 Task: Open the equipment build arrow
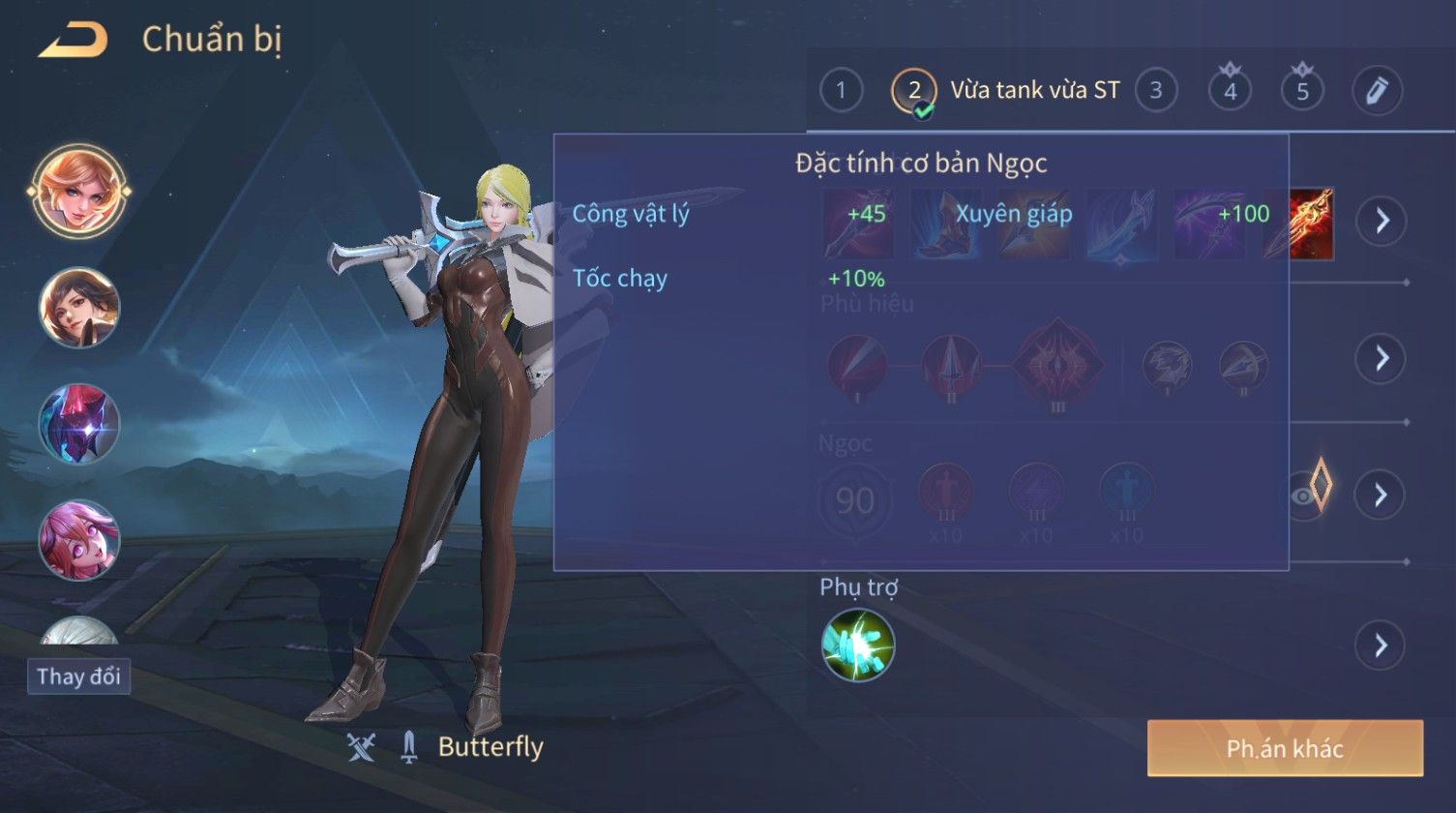pos(1381,222)
